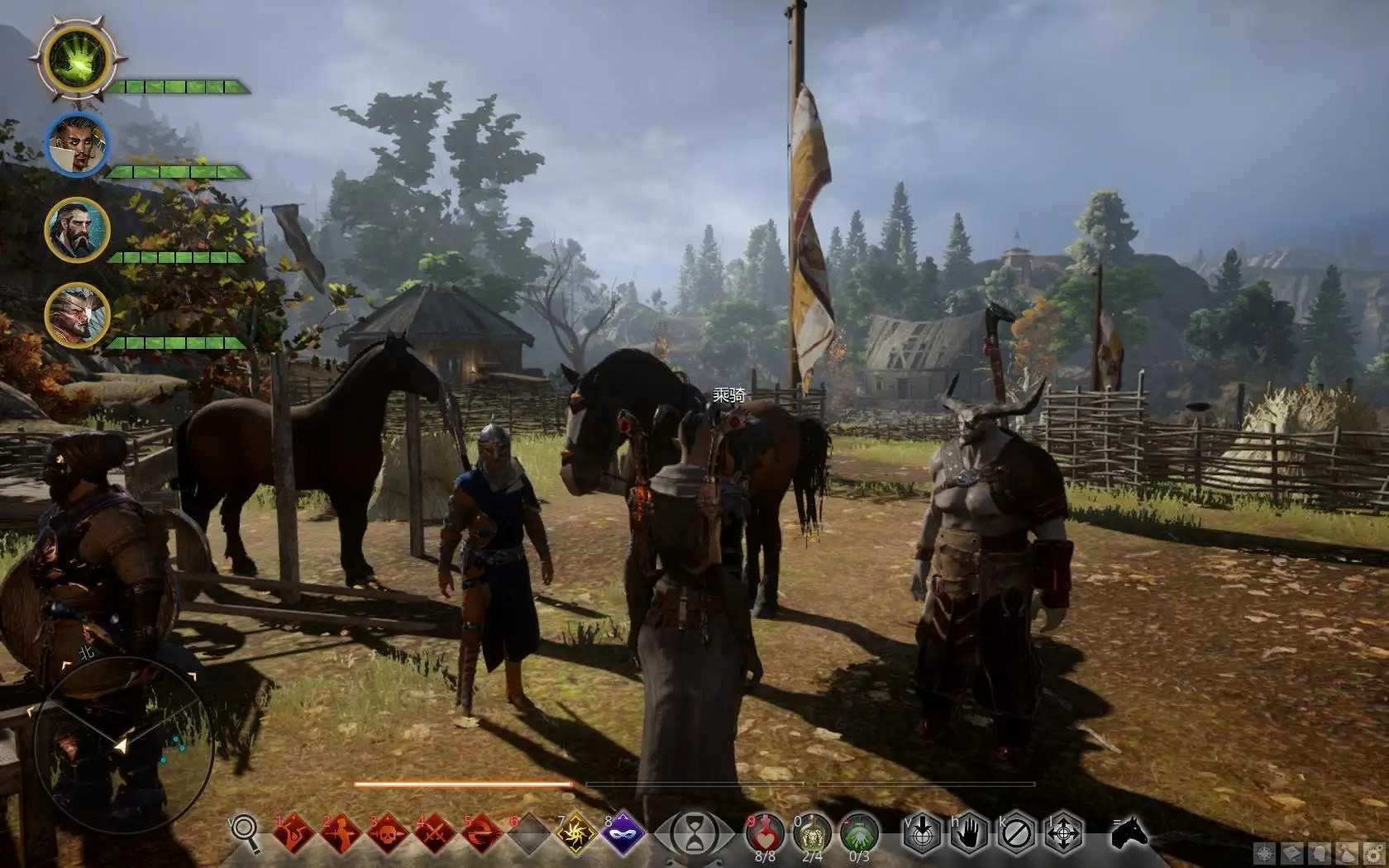Select Blackwall's bearded portrait
The height and width of the screenshot is (868, 1389).
[x=77, y=230]
